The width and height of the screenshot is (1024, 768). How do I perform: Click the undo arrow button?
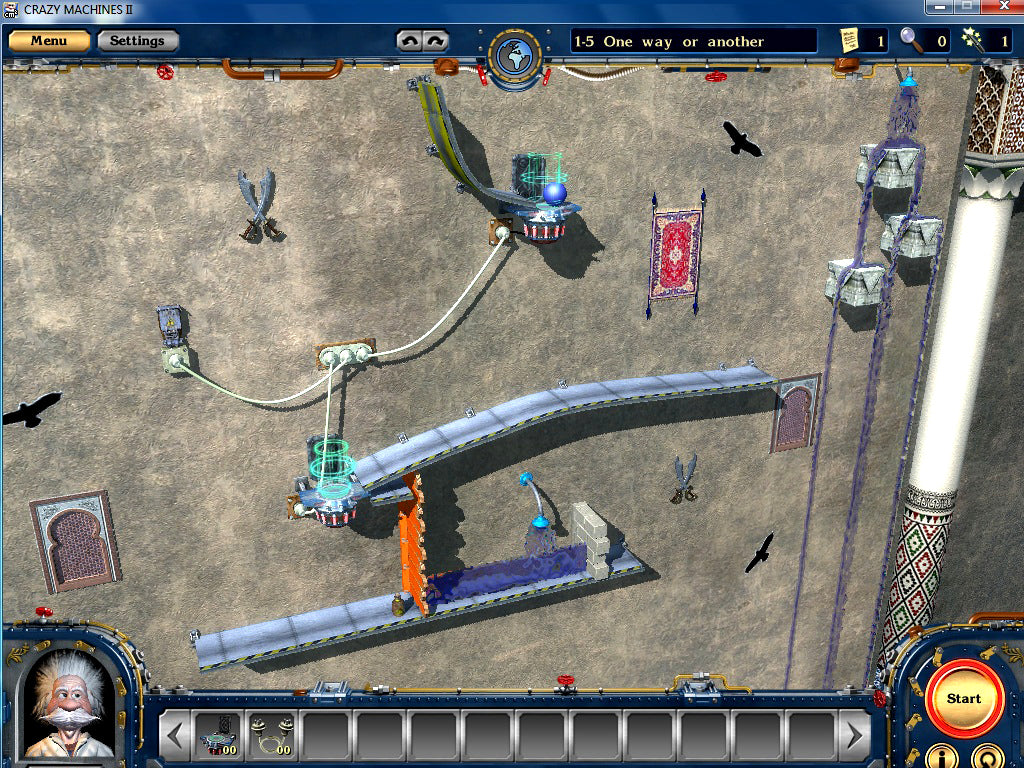[409, 41]
